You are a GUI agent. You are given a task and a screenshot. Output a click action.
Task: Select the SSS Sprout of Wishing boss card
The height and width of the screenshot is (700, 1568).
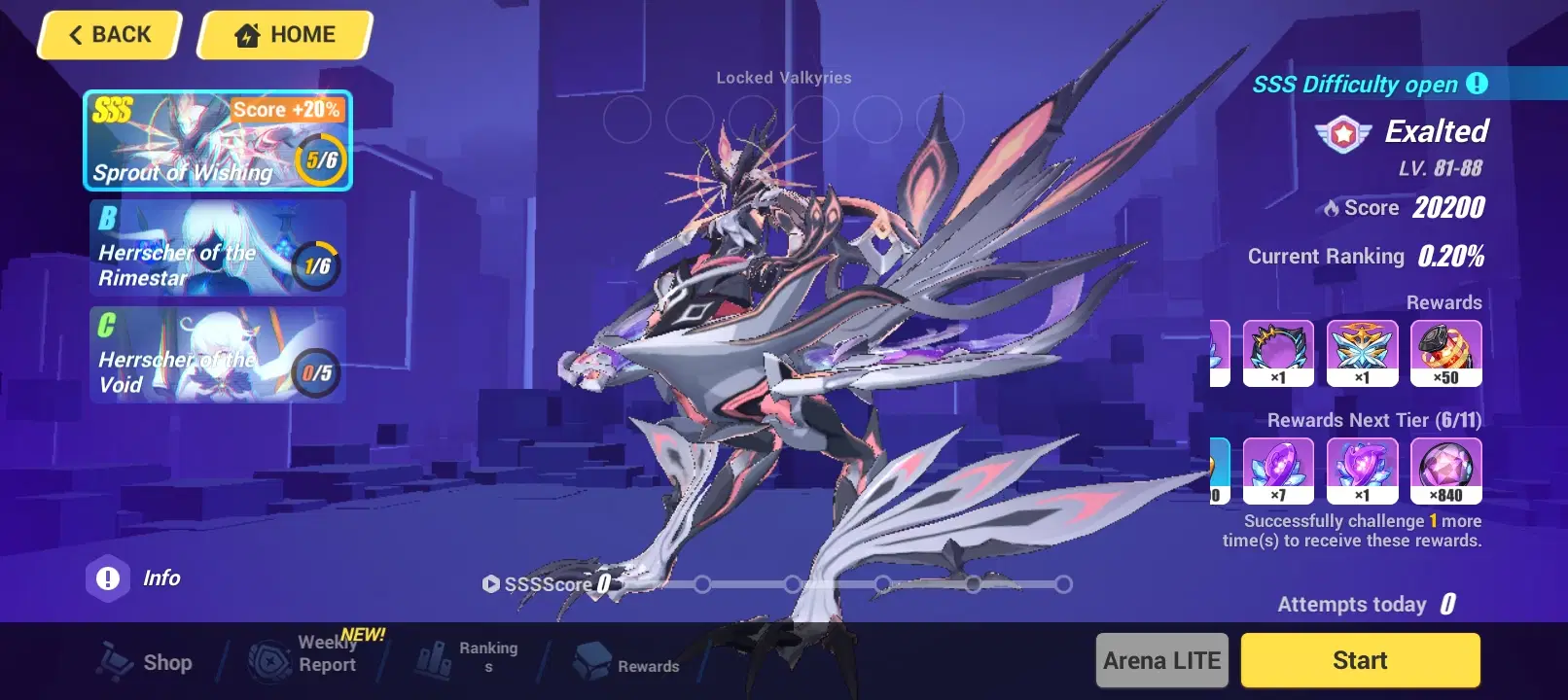(216, 141)
